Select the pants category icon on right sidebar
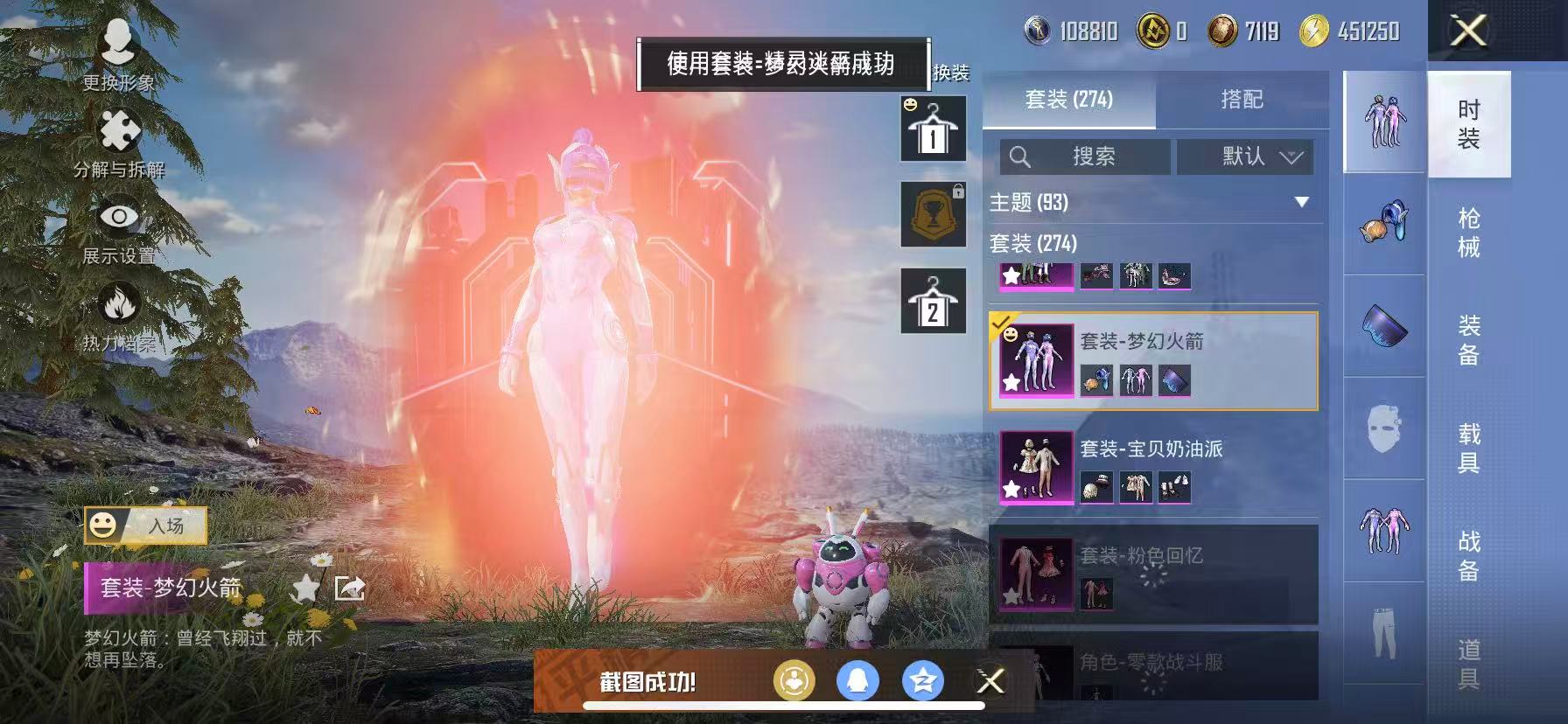The height and width of the screenshot is (724, 1568). (x=1382, y=624)
